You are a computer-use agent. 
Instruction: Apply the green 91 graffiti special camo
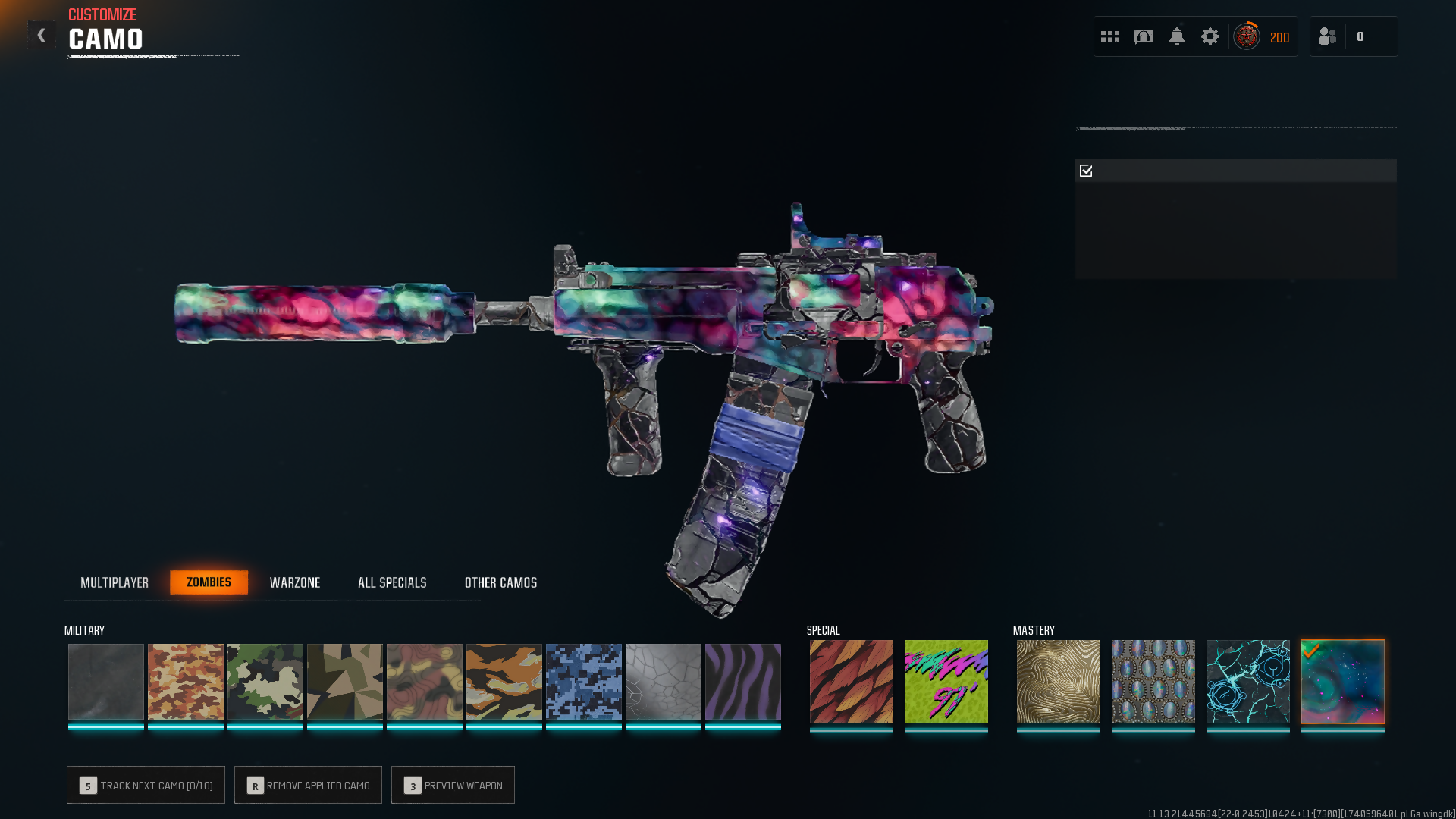[946, 681]
